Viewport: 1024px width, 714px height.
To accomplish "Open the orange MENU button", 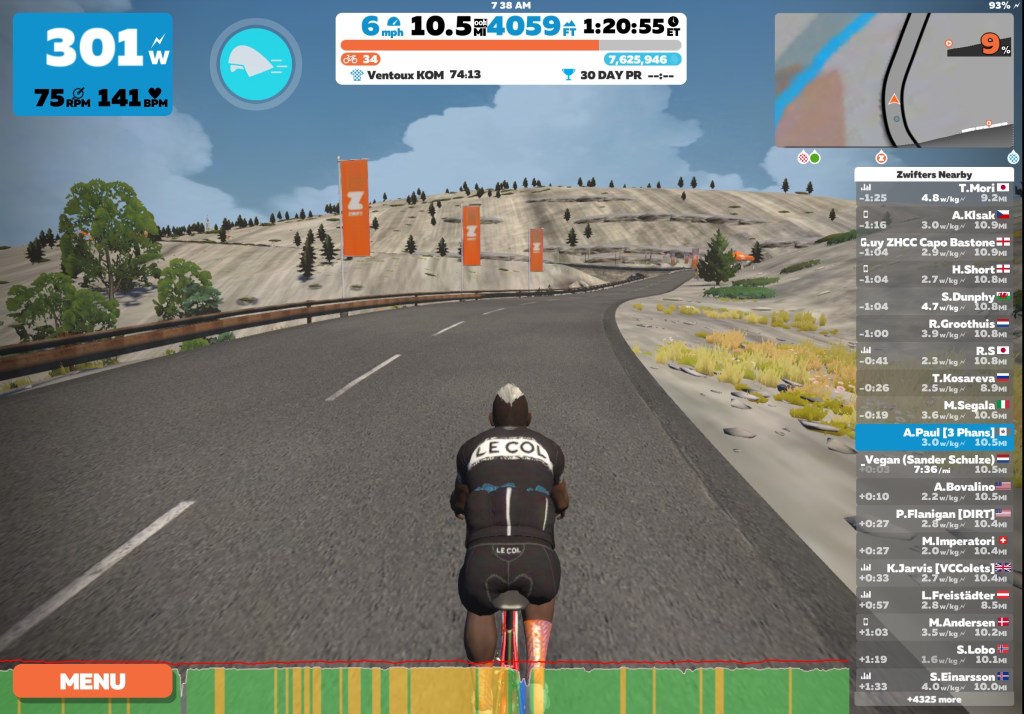I will click(93, 681).
